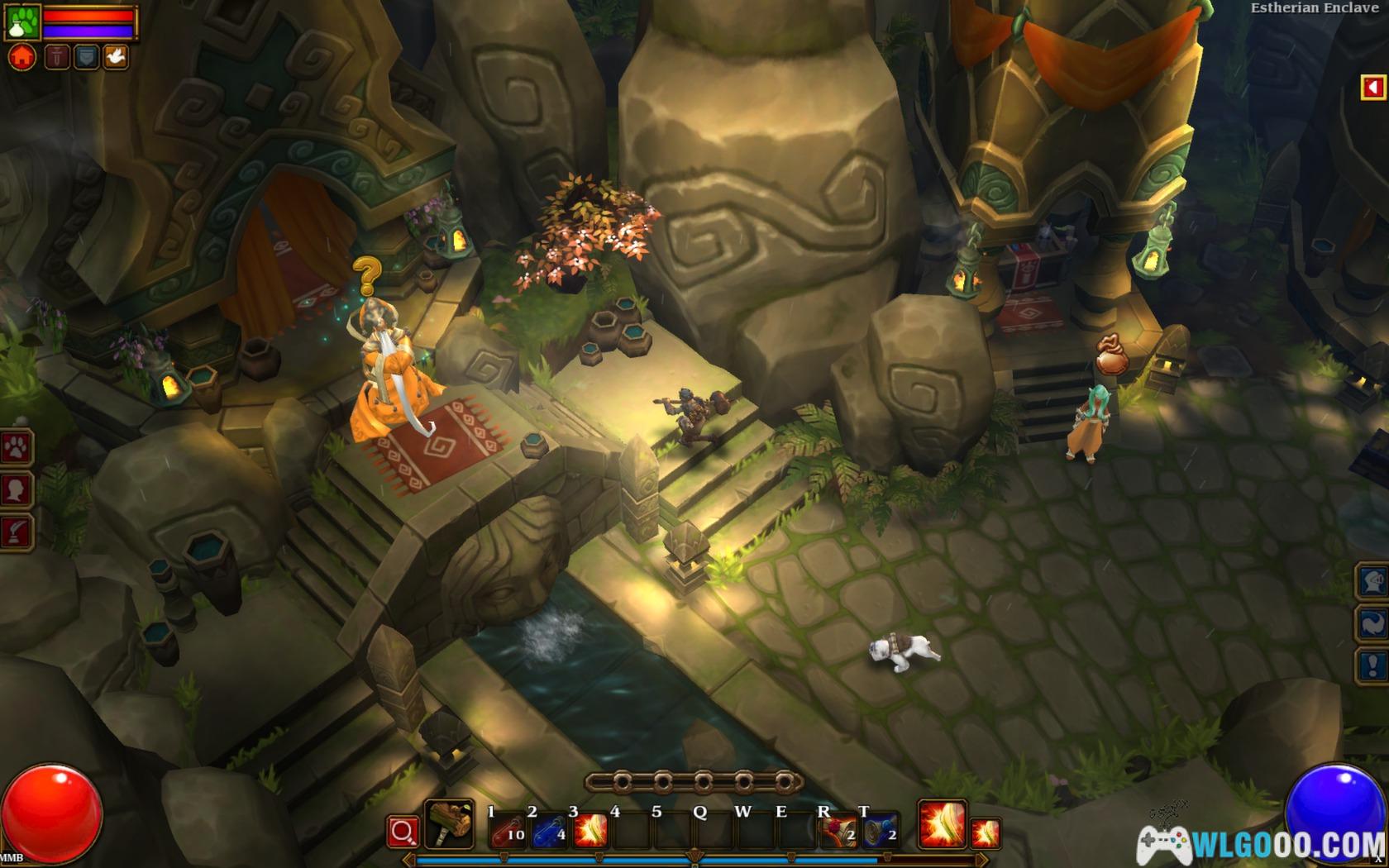1389x868 pixels.
Task: Click the blue swirl skills button
Action: pos(1373,623)
